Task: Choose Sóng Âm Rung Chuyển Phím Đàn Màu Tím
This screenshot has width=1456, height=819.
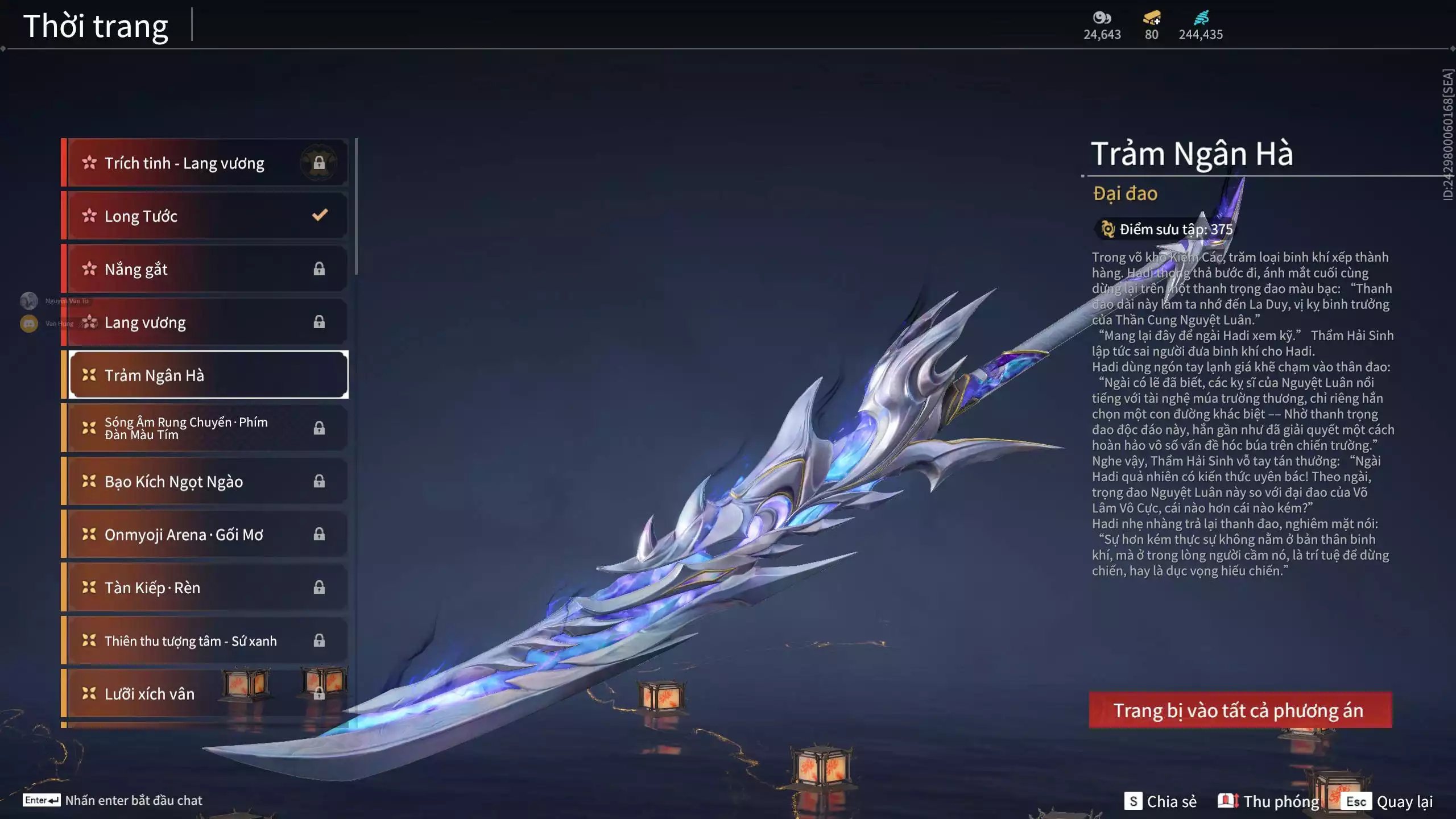Action: [x=208, y=428]
